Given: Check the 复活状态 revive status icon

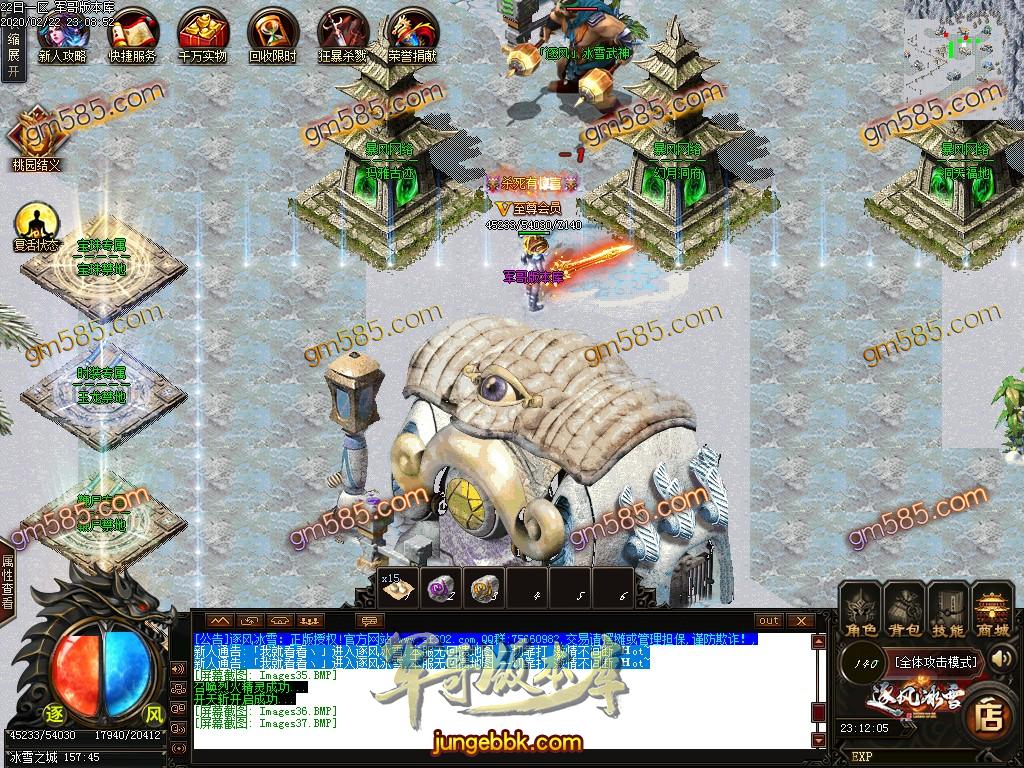Looking at the screenshot, I should tap(36, 224).
